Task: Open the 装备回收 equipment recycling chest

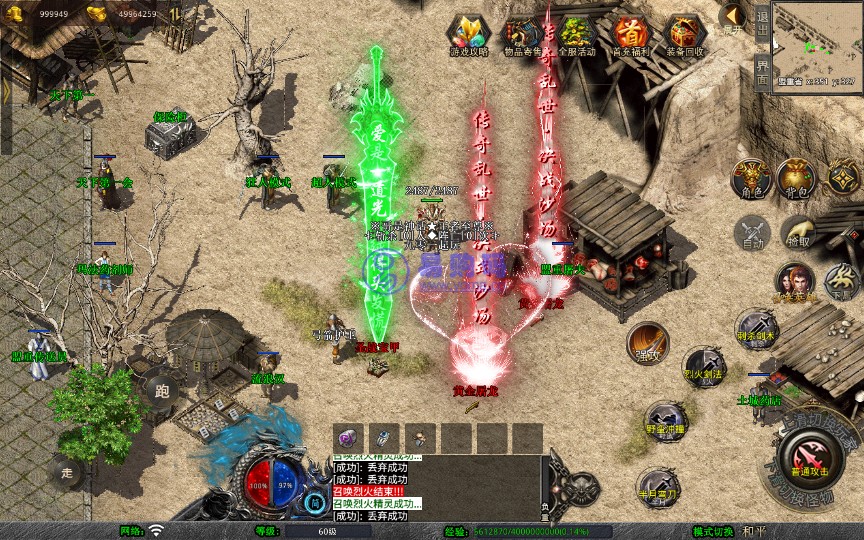Action: (x=684, y=35)
